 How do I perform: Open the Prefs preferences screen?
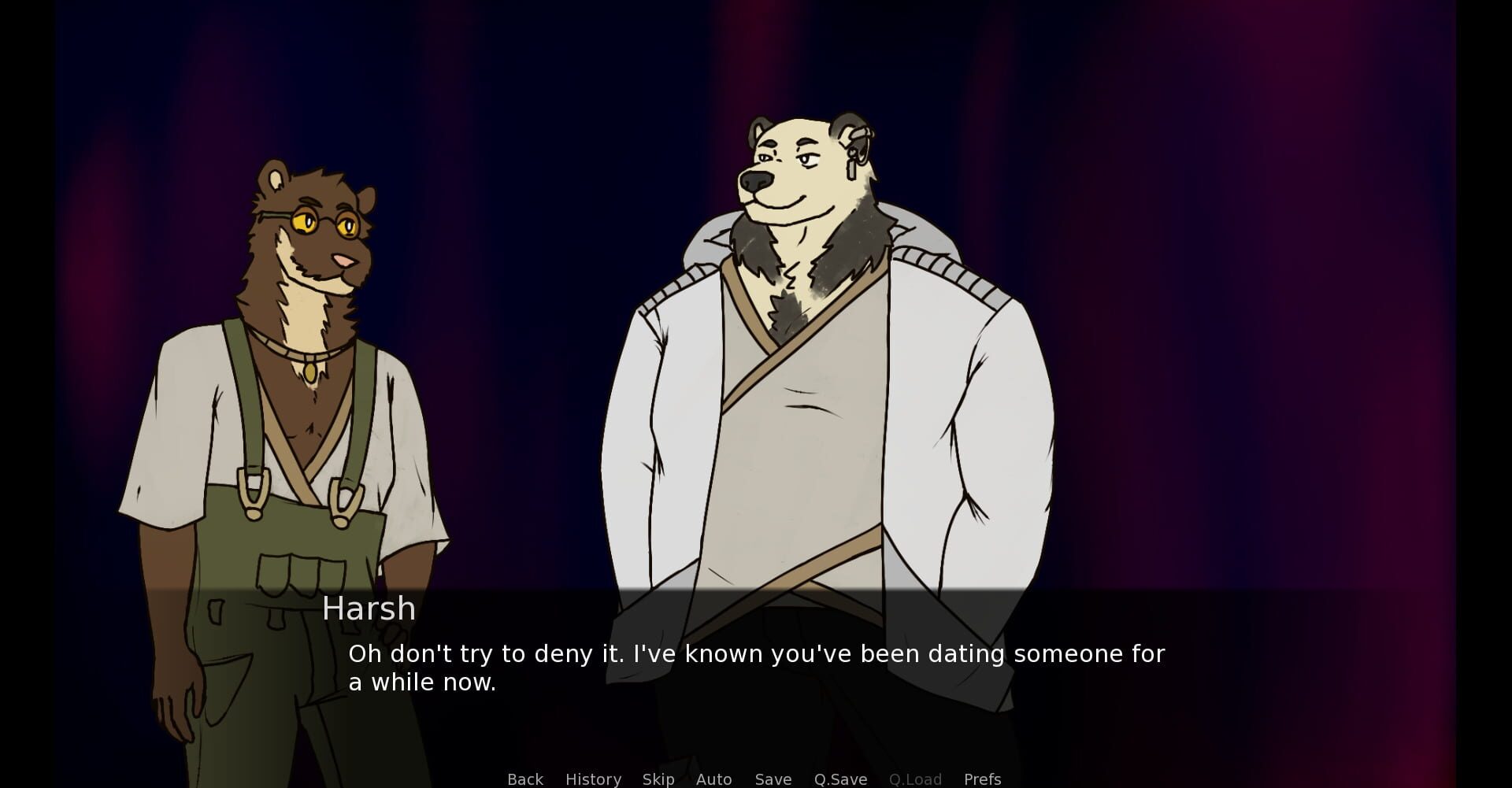(x=982, y=779)
